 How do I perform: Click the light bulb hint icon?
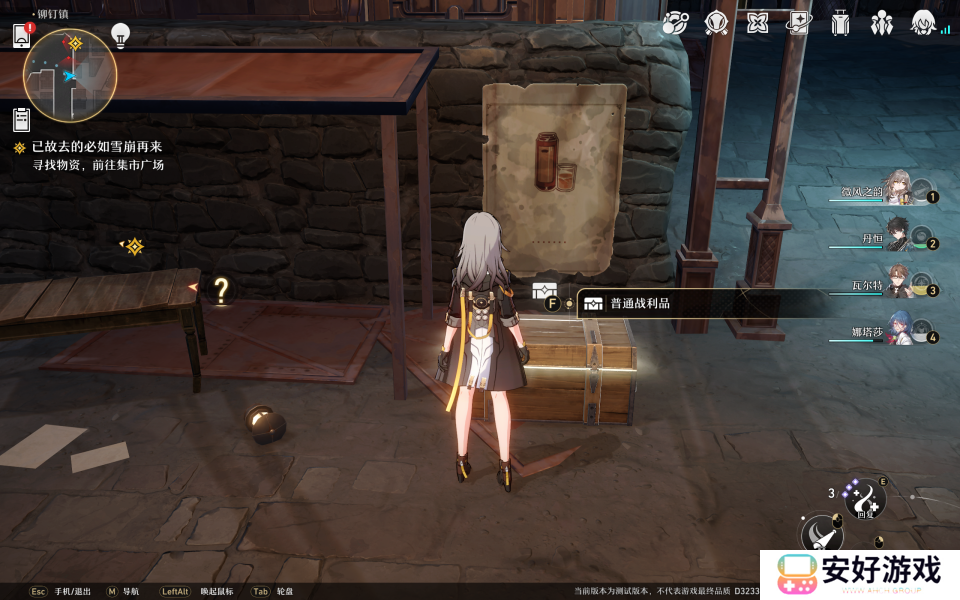[120, 36]
